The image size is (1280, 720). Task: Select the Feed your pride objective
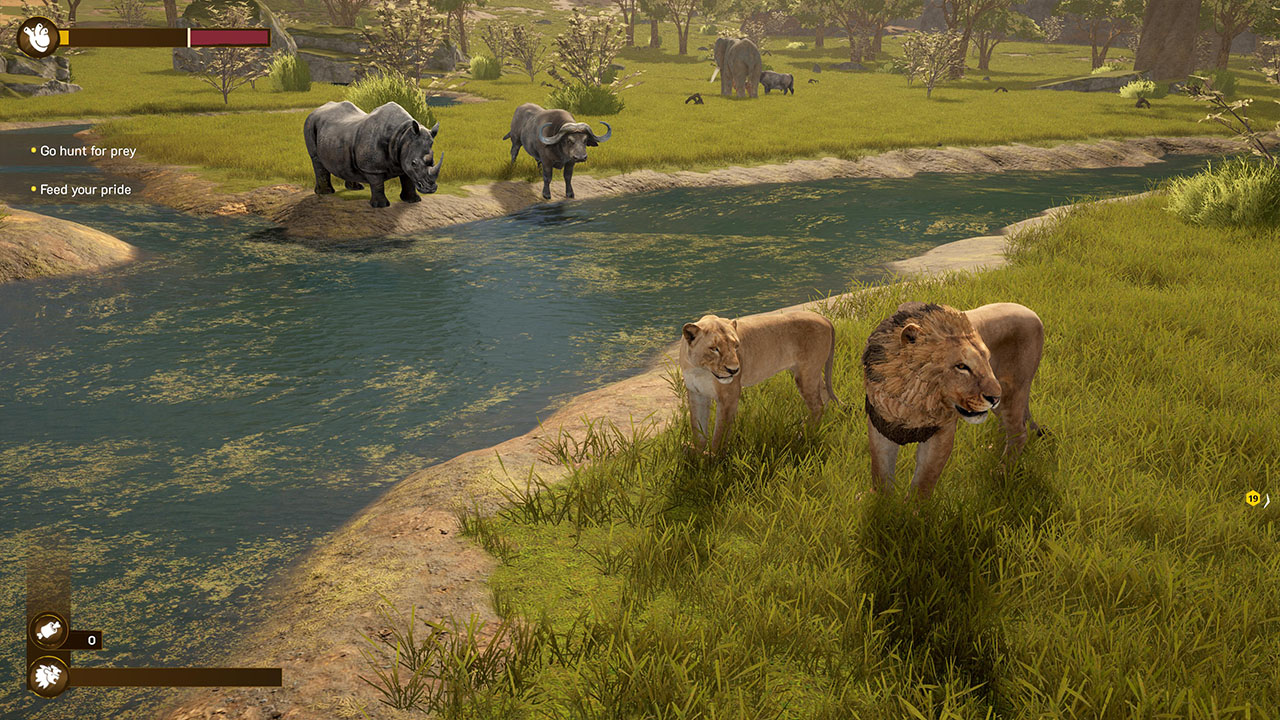[85, 189]
